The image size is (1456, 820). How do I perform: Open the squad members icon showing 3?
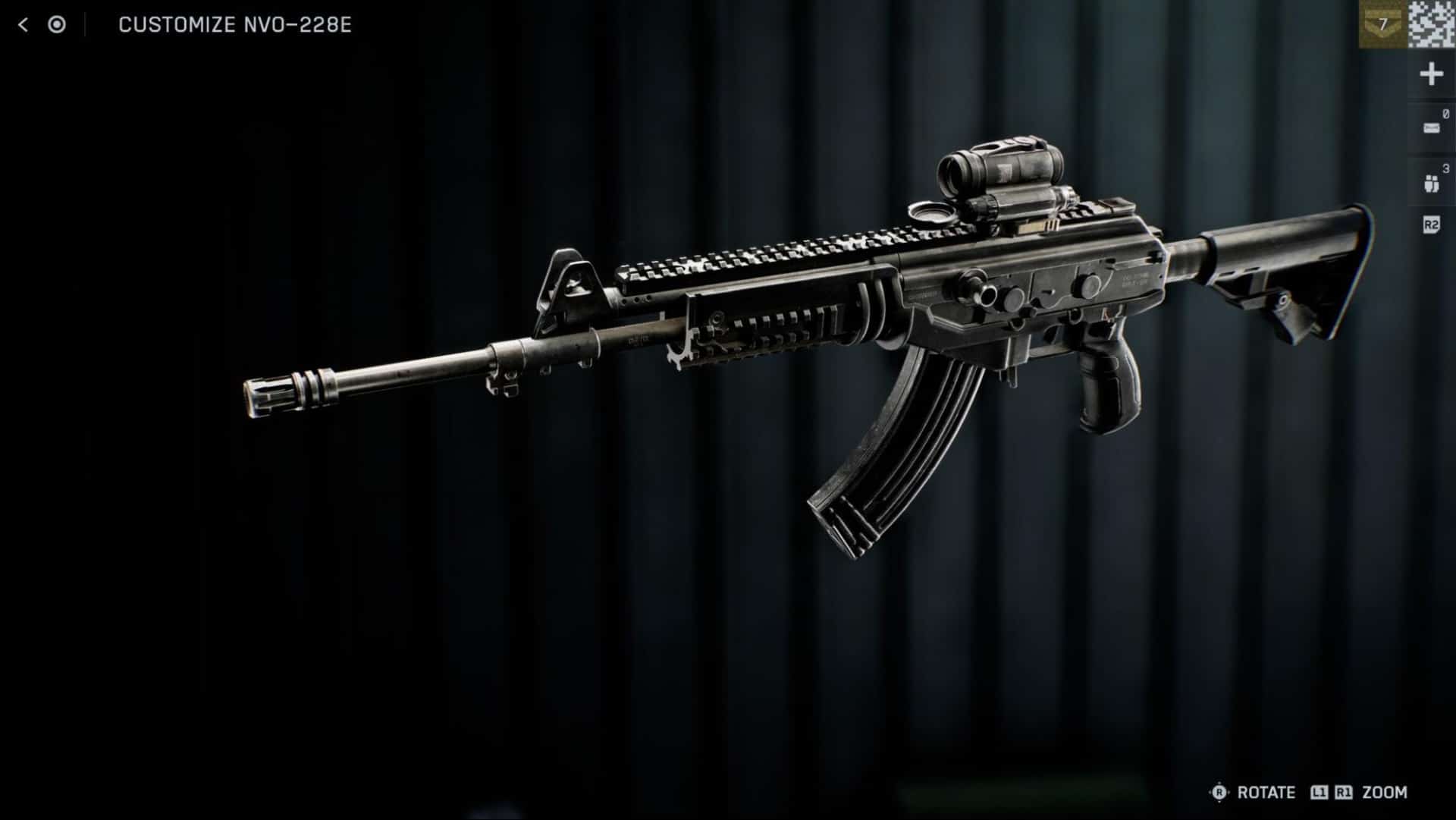click(x=1431, y=183)
